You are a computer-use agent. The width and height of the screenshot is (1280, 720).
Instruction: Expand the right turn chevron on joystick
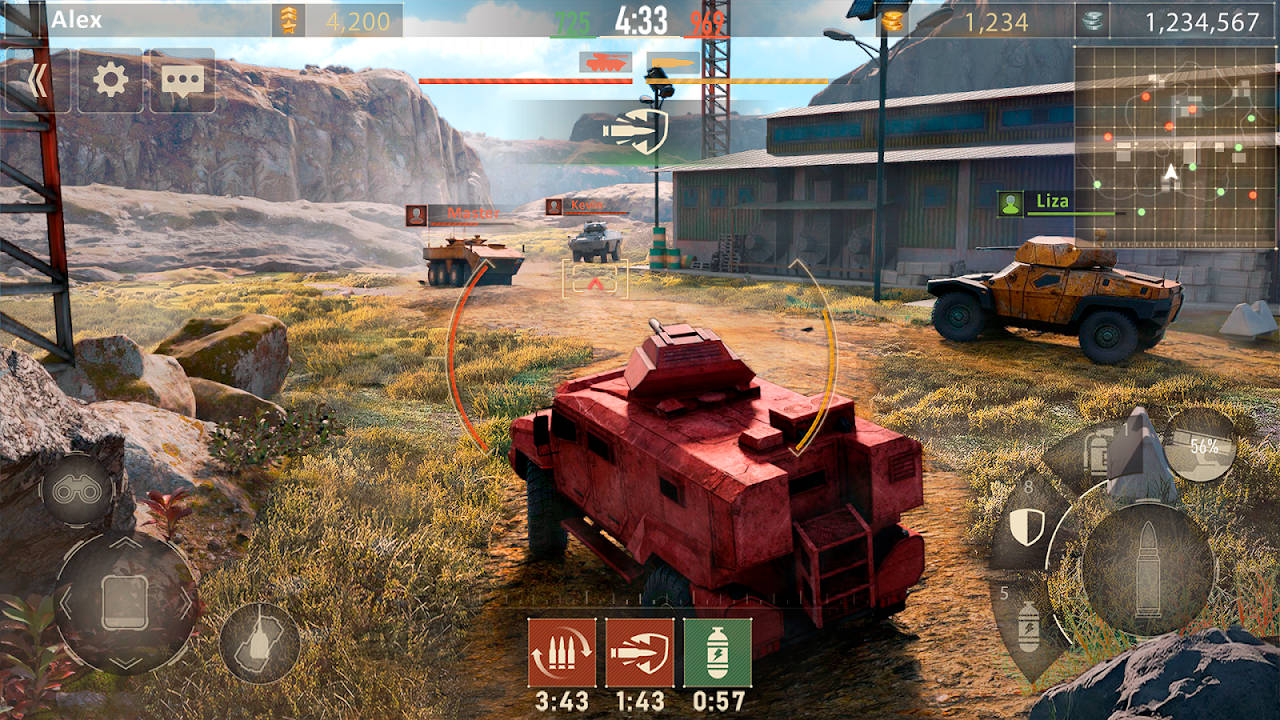point(187,603)
